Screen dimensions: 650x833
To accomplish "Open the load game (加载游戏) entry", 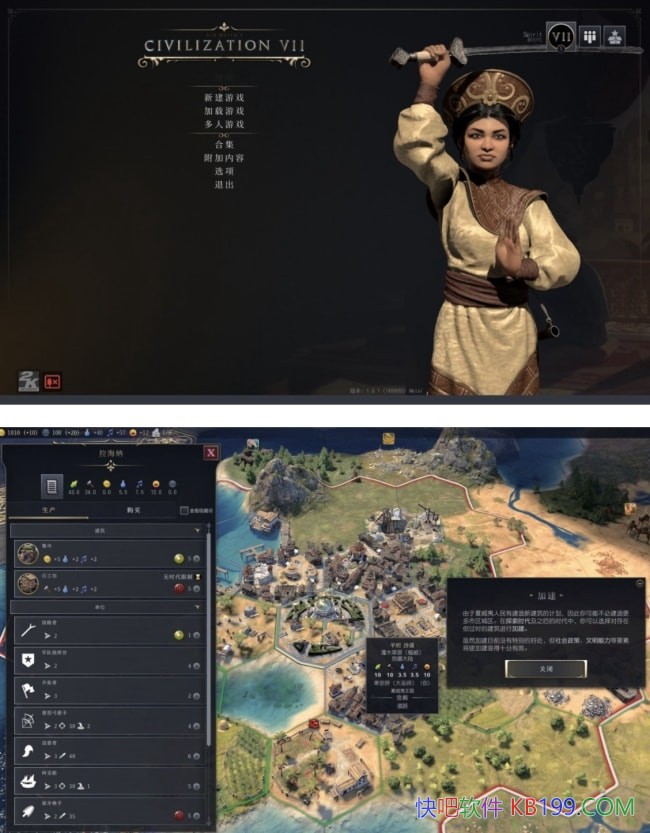I will (224, 111).
